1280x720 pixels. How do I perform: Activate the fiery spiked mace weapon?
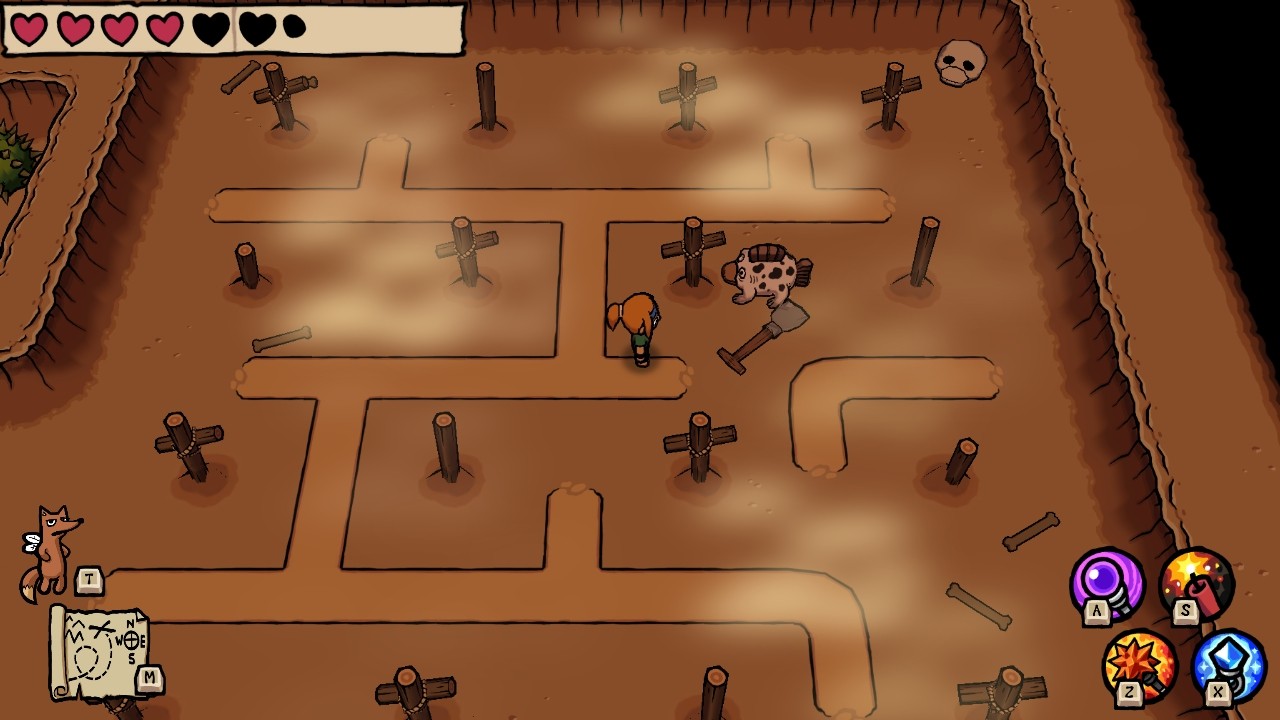(x=1140, y=665)
